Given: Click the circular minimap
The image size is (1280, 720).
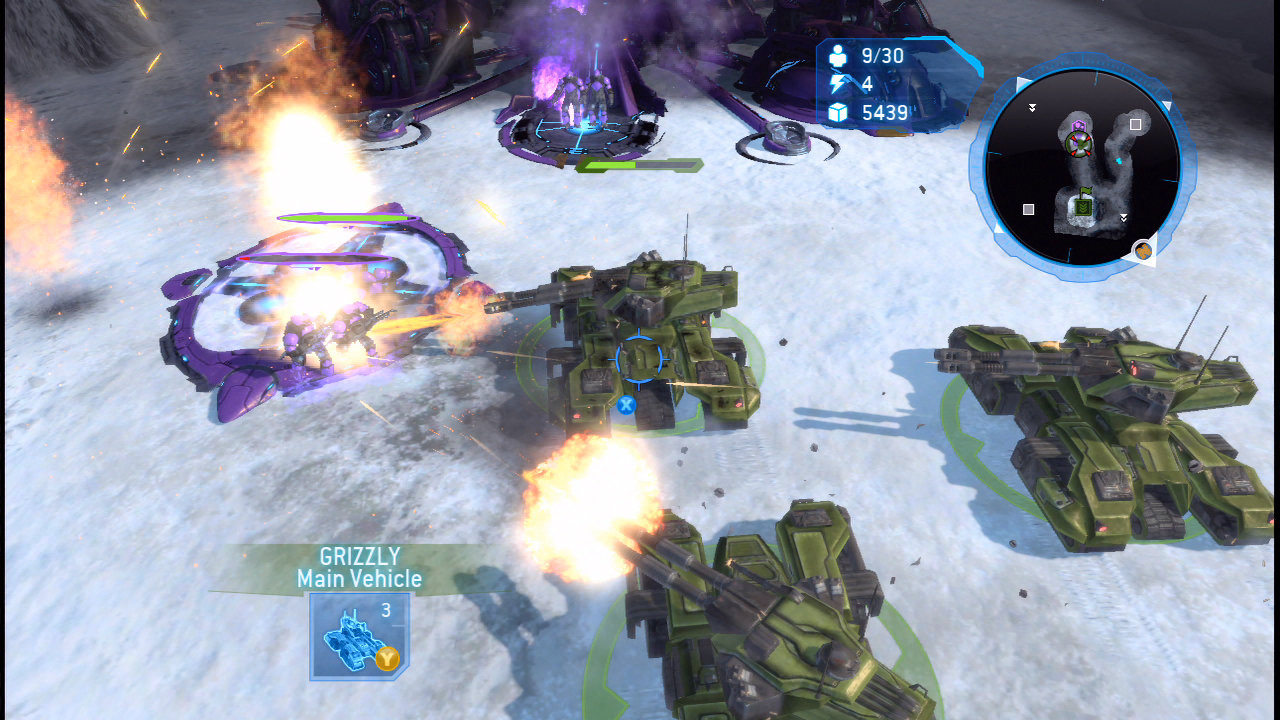Looking at the screenshot, I should coord(1082,166).
